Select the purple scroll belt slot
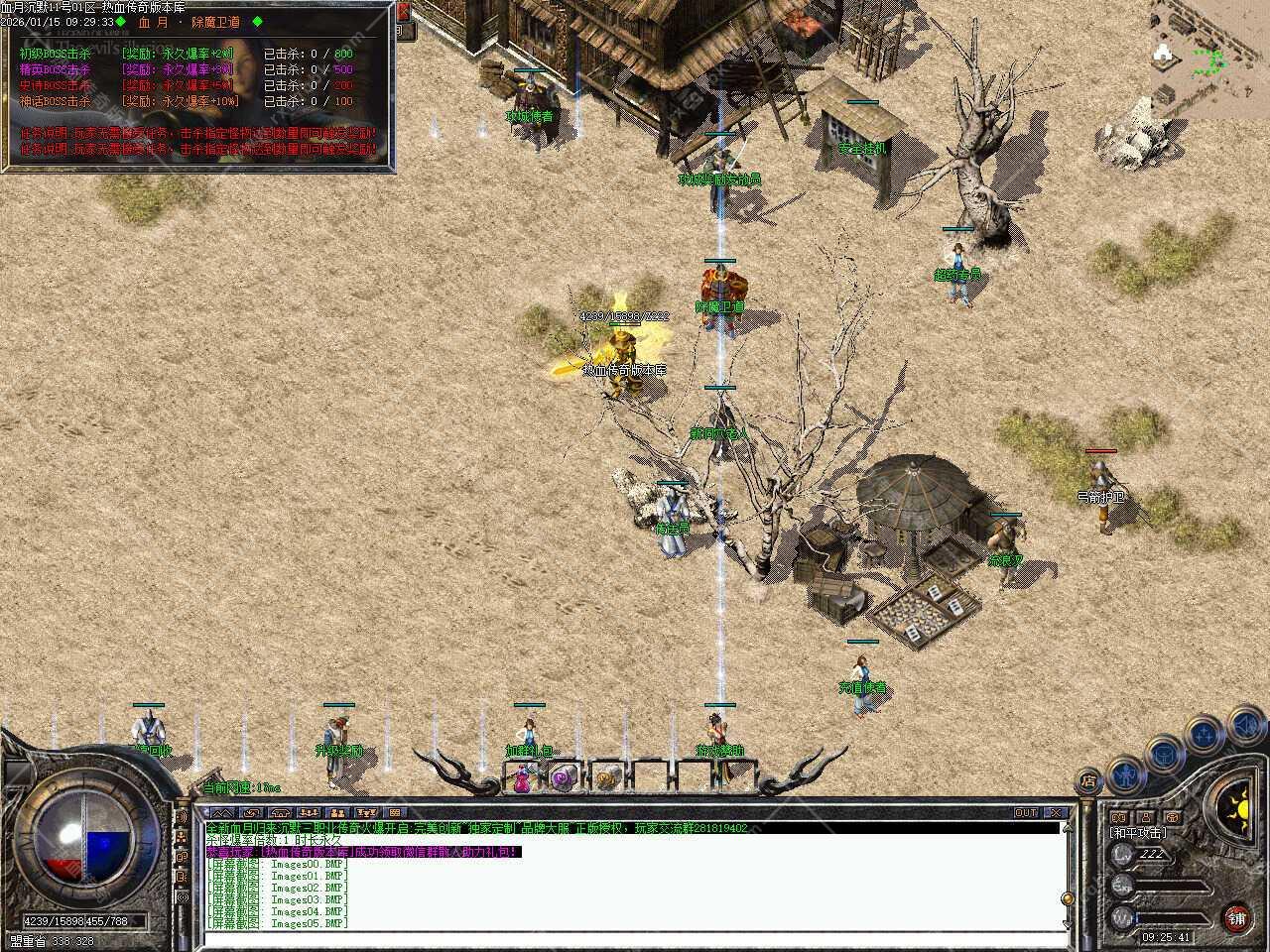This screenshot has width=1270, height=952. [x=564, y=778]
